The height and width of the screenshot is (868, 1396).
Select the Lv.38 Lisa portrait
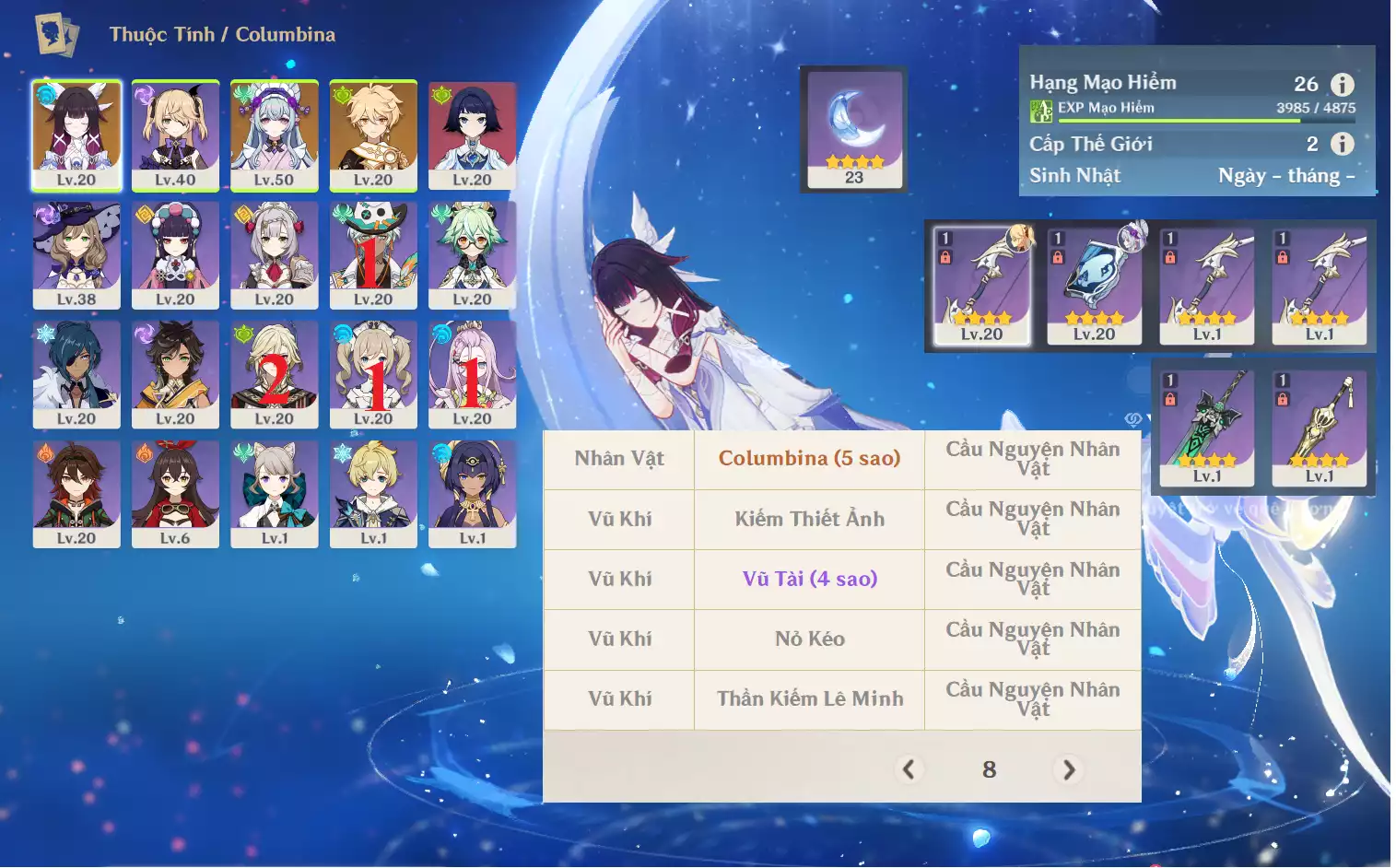click(76, 254)
